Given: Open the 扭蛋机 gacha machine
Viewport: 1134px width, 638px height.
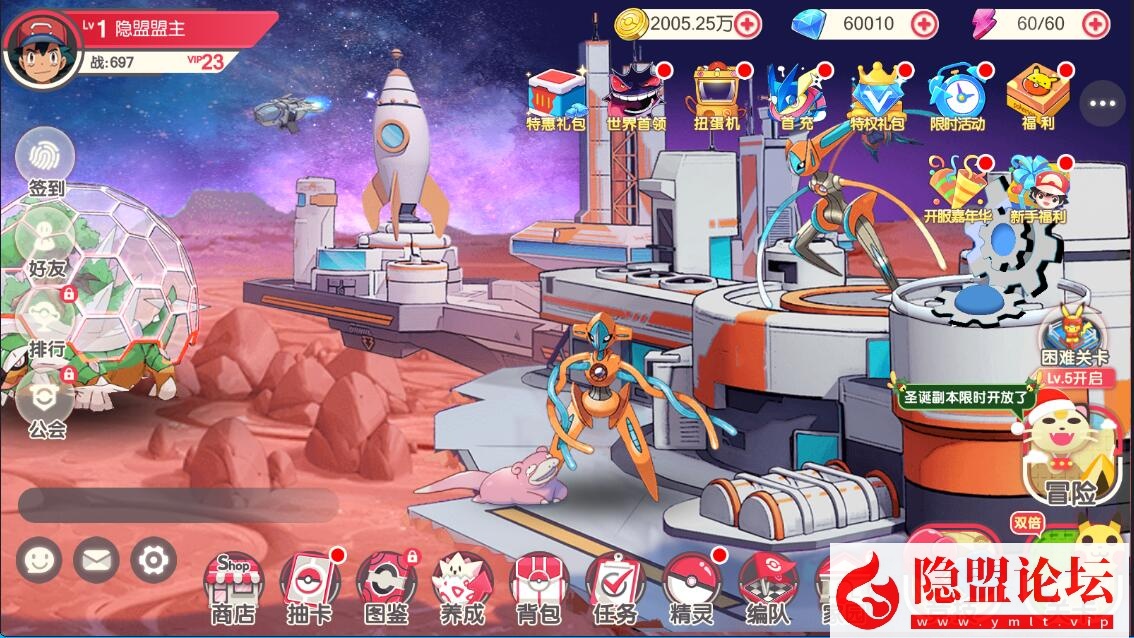Looking at the screenshot, I should click(717, 99).
